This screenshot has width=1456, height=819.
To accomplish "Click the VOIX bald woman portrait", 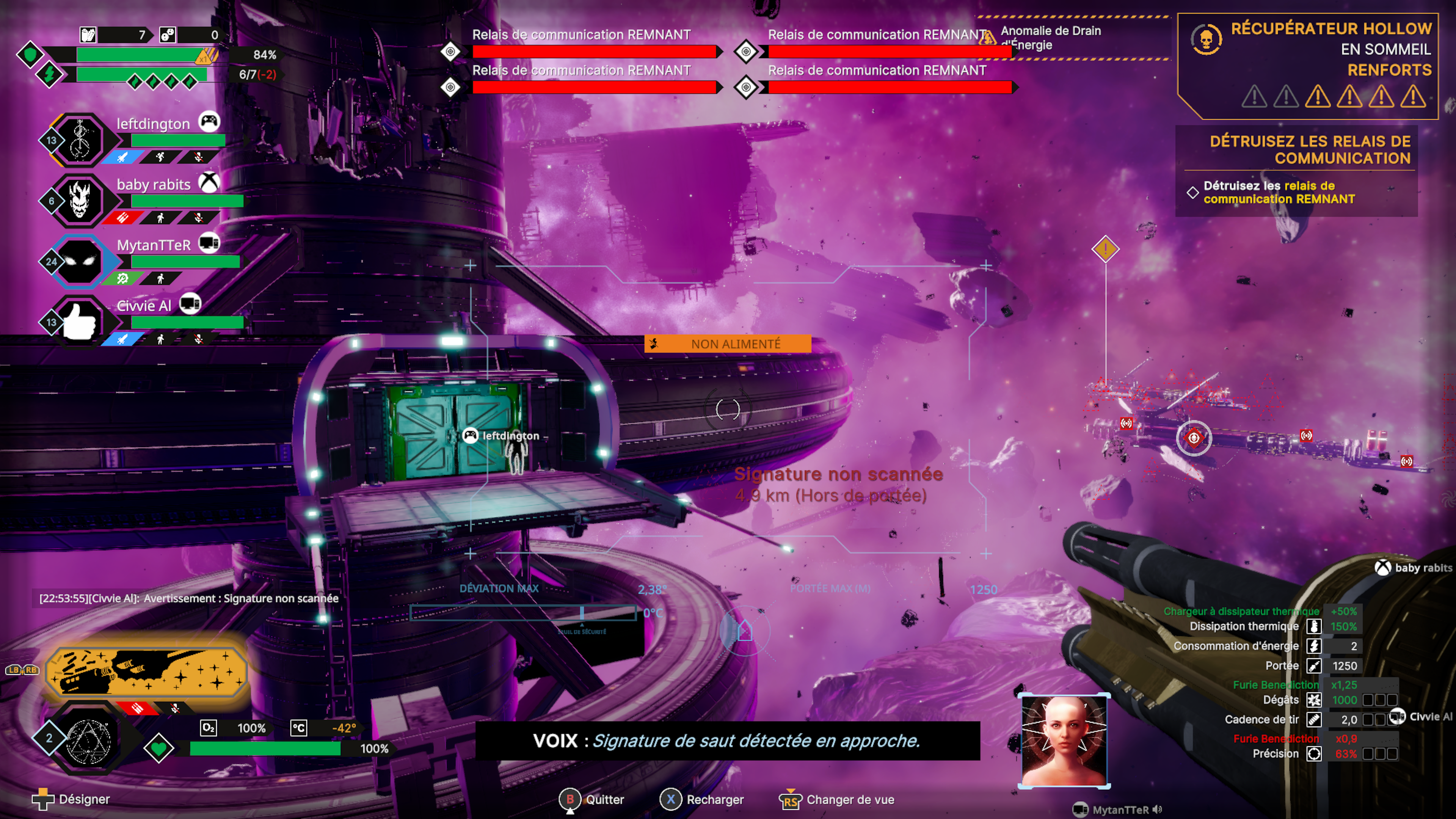I will coord(1064,741).
